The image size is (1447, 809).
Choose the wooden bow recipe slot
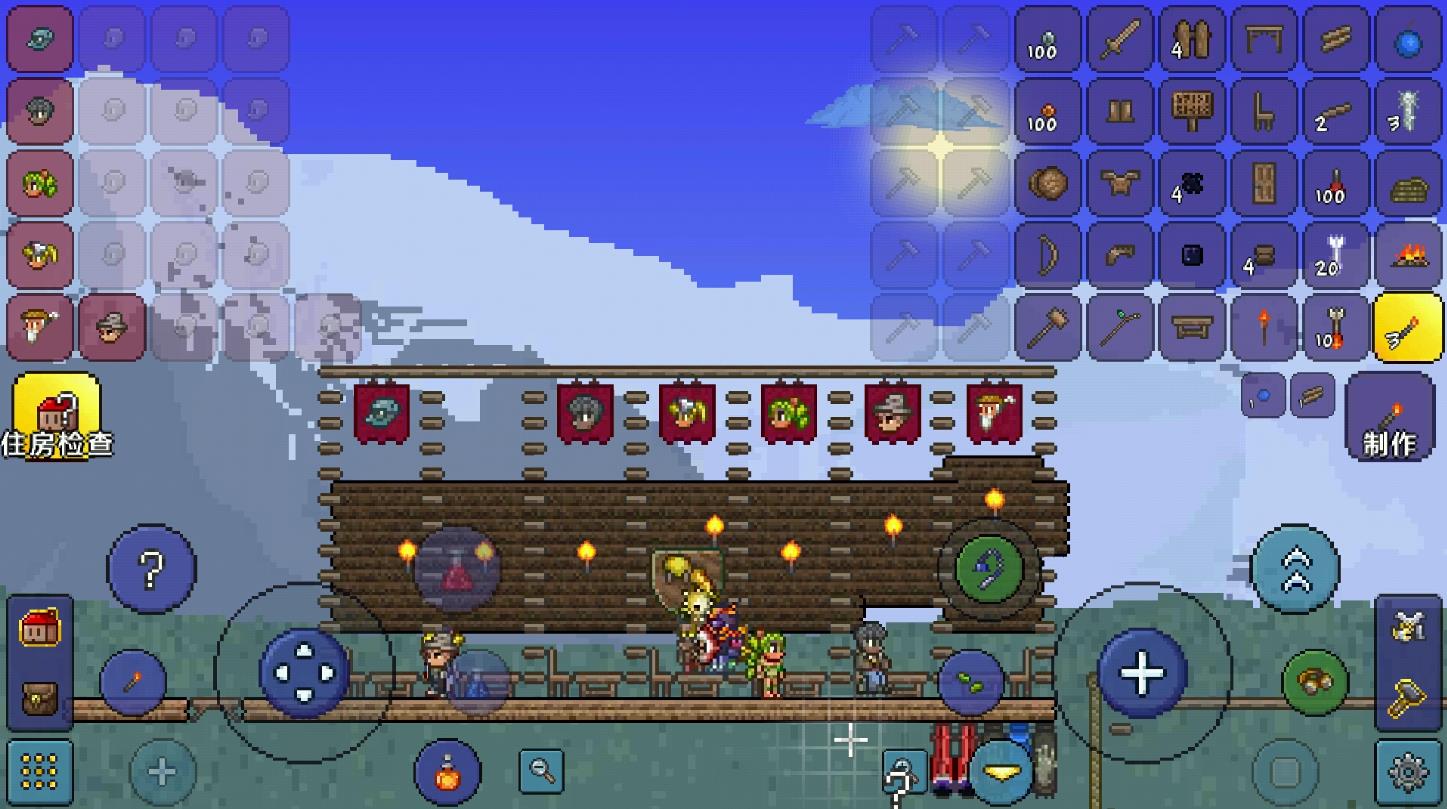click(x=1048, y=256)
